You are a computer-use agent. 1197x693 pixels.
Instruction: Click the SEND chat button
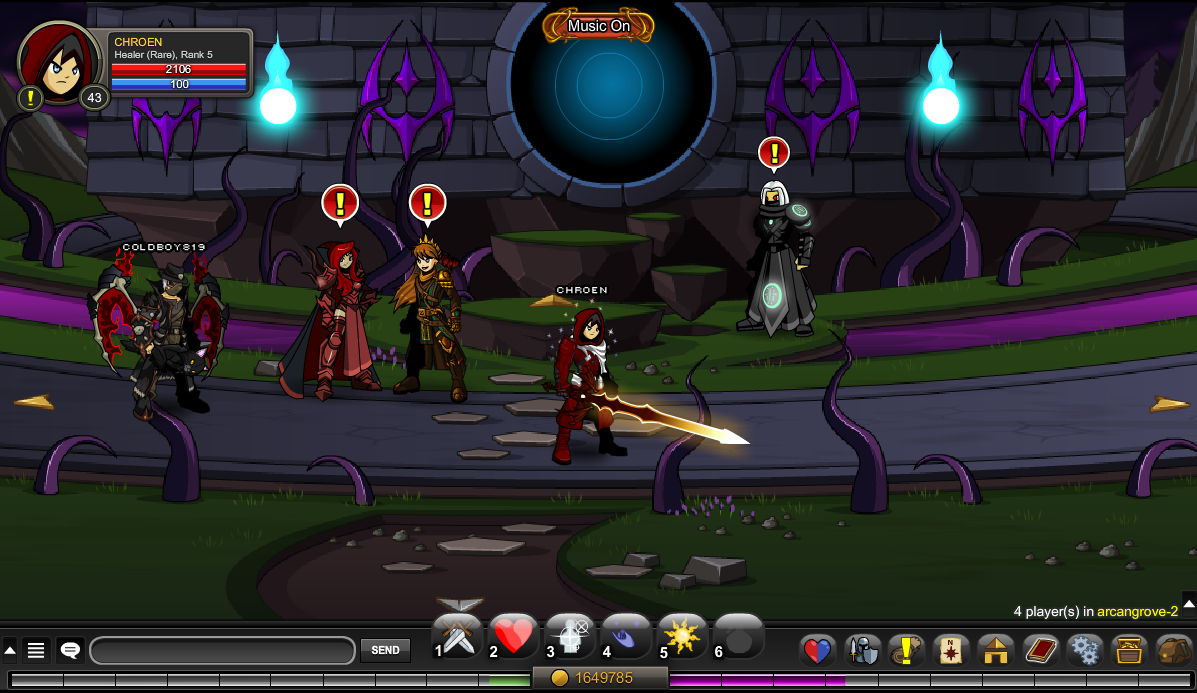(385, 650)
